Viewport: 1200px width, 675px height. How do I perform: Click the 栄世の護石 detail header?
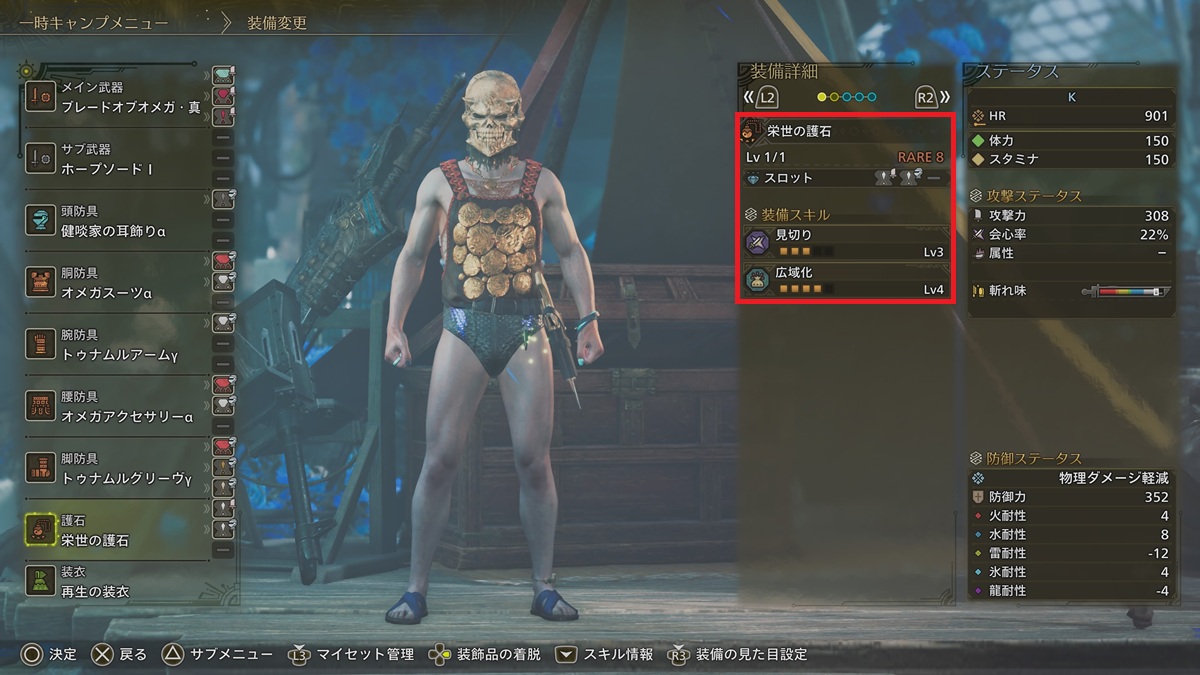pos(845,131)
